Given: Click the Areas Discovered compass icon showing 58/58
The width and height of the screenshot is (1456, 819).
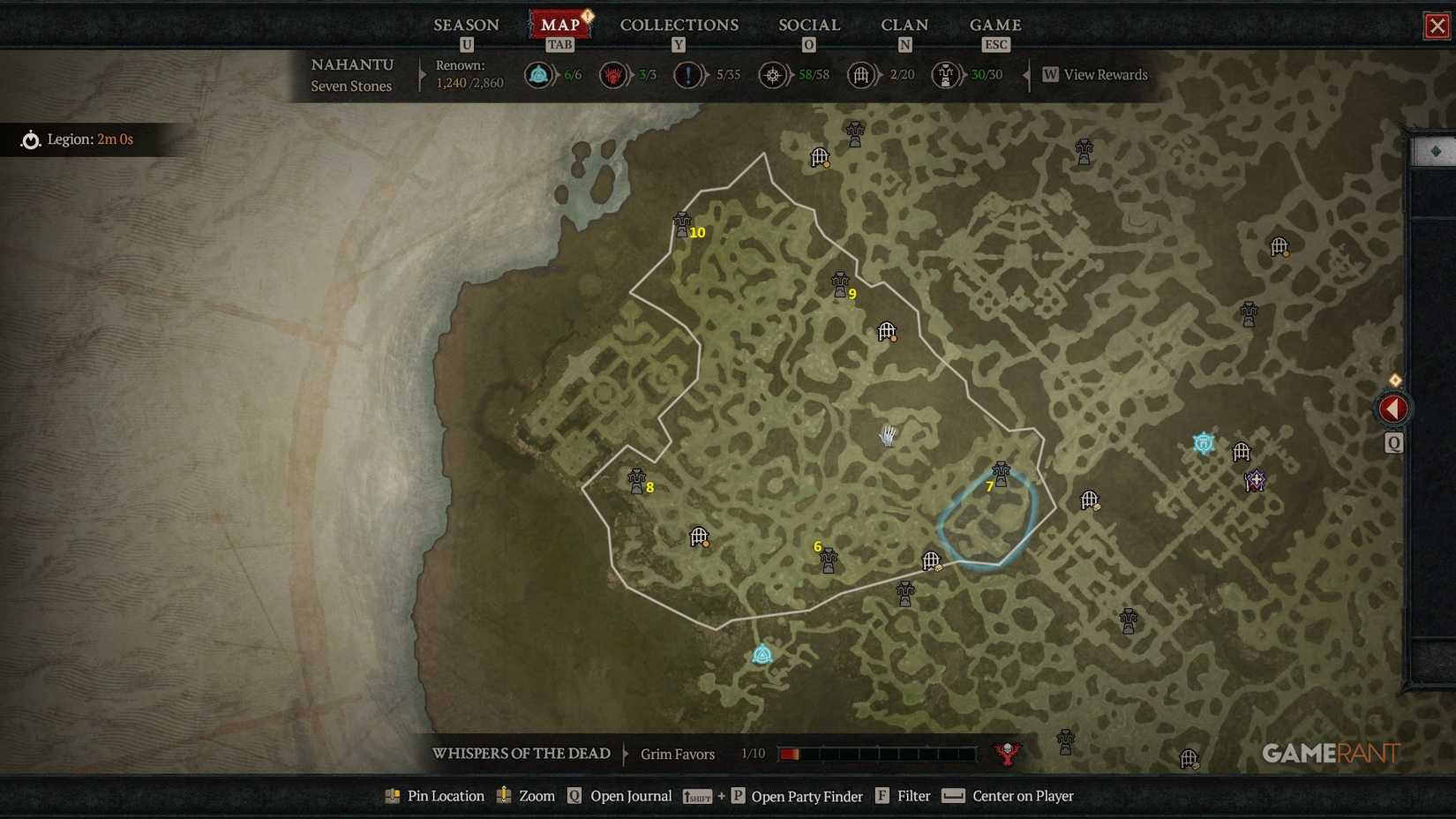Looking at the screenshot, I should 772,75.
